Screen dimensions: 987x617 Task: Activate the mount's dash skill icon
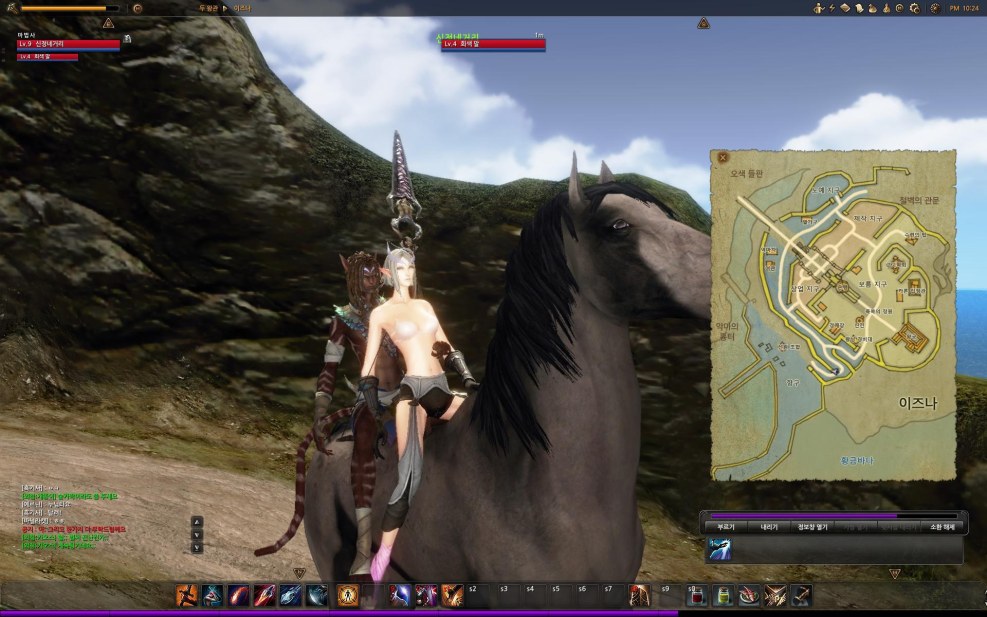720,549
